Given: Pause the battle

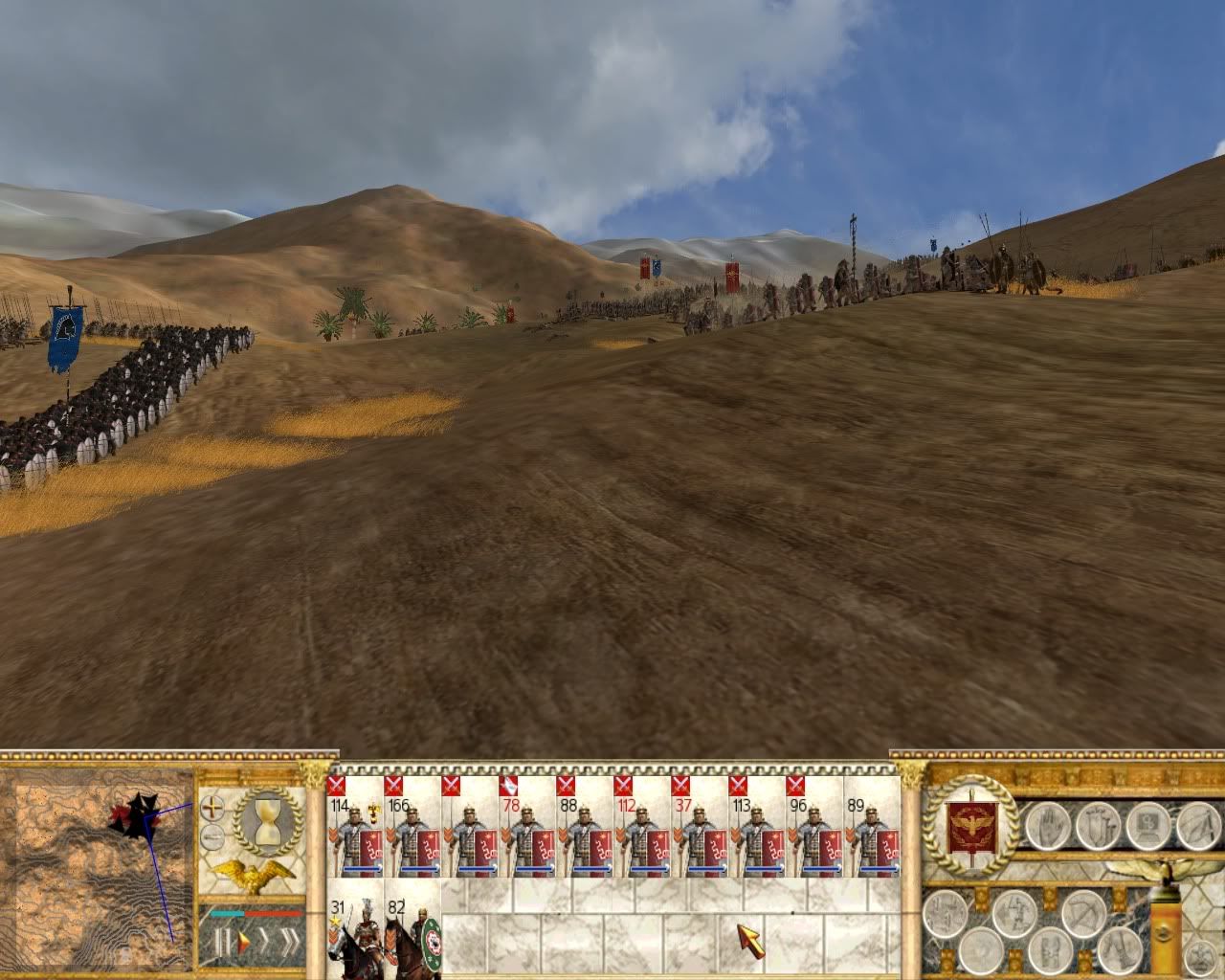Looking at the screenshot, I should coord(222,943).
